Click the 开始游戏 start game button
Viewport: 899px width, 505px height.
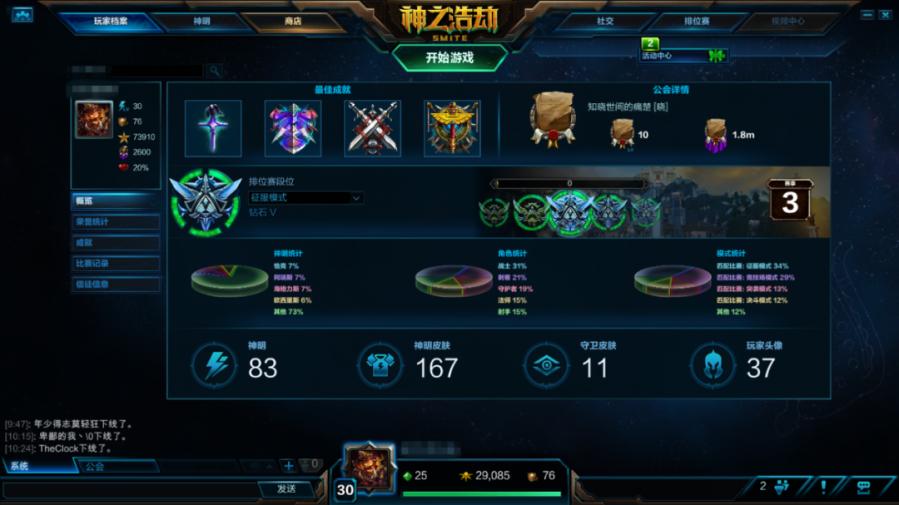coord(449,57)
